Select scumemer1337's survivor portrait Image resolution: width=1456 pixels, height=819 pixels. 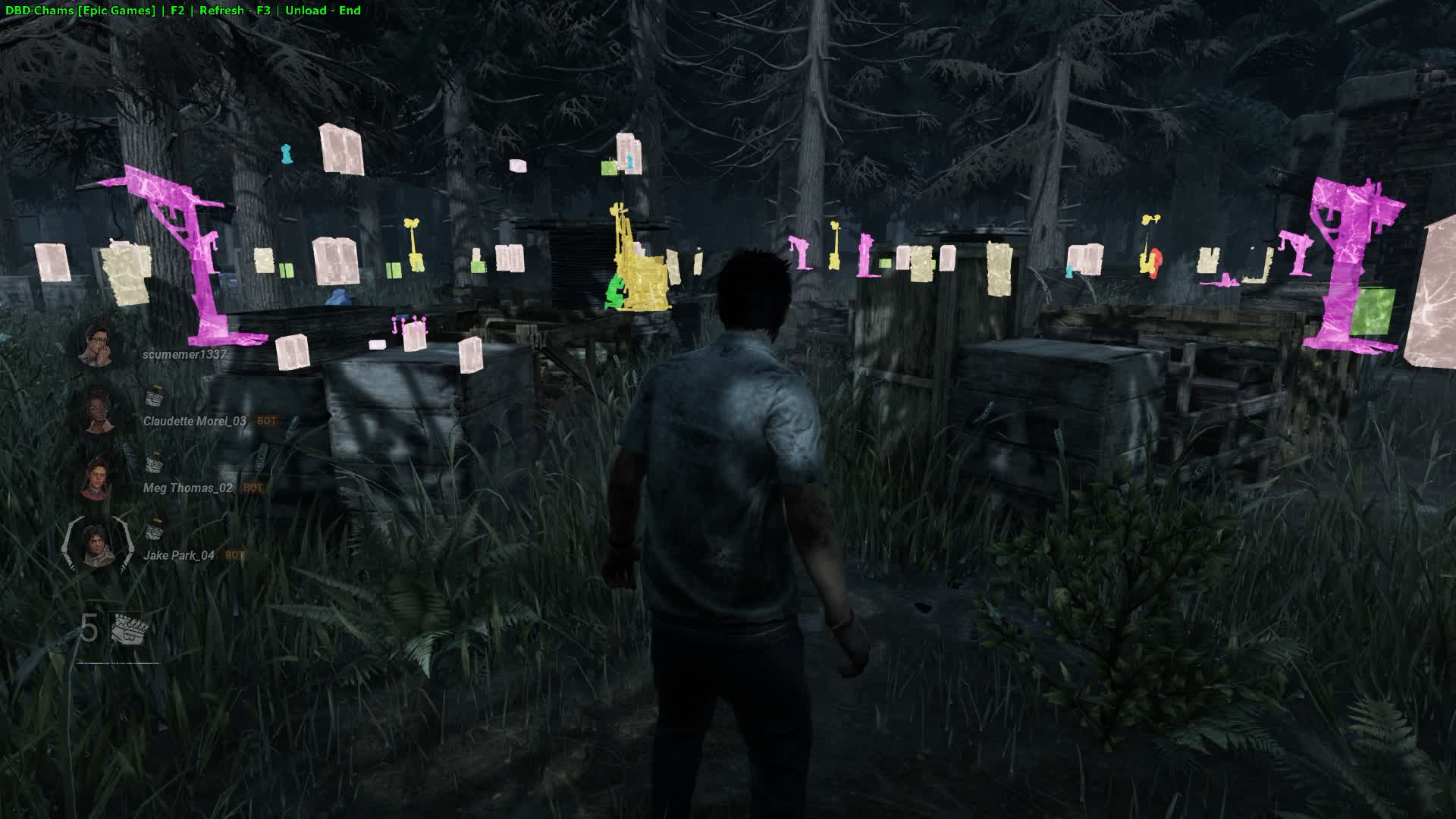(x=97, y=345)
